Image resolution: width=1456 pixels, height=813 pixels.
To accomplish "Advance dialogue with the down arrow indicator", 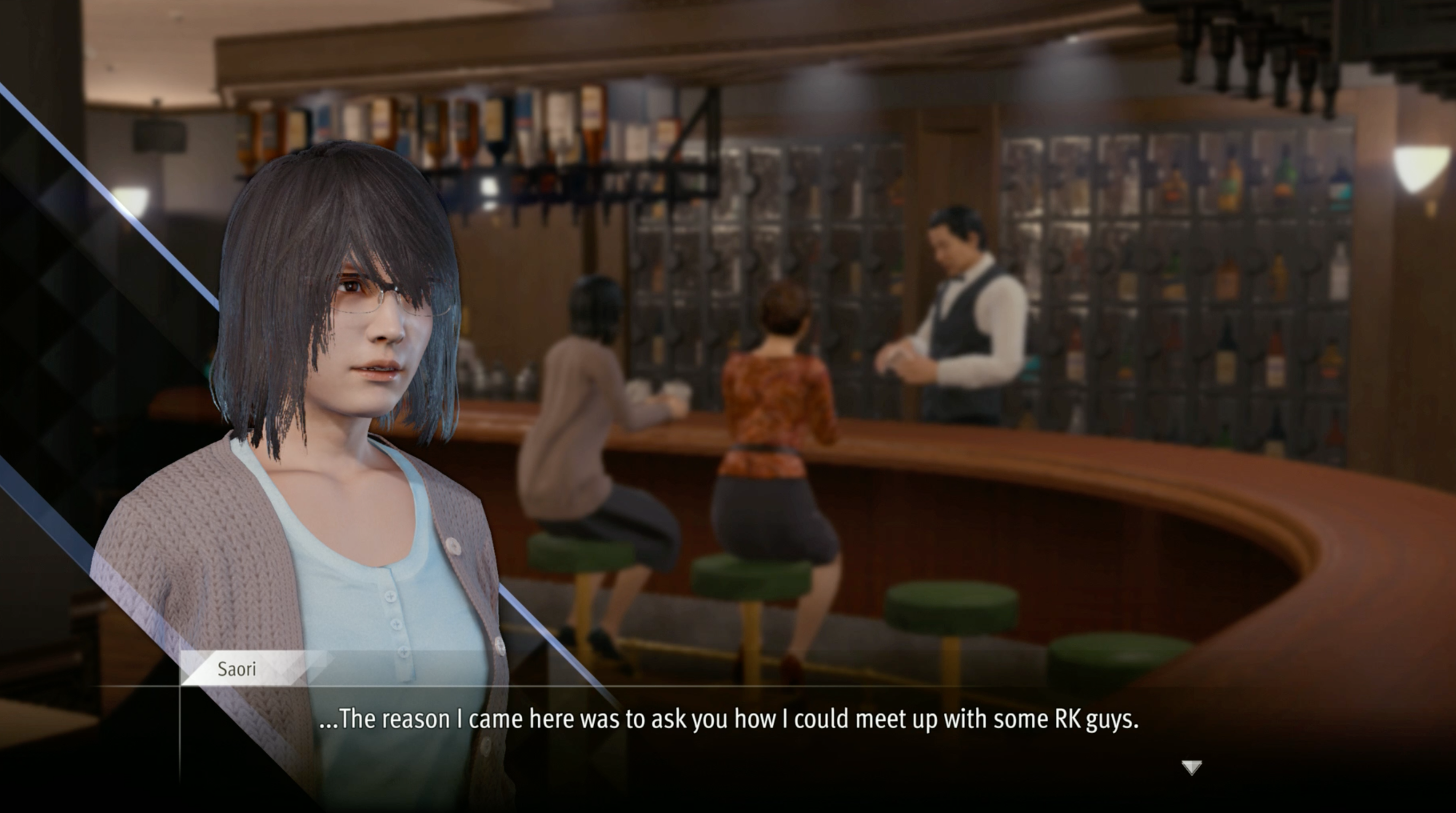I will coord(1192,768).
